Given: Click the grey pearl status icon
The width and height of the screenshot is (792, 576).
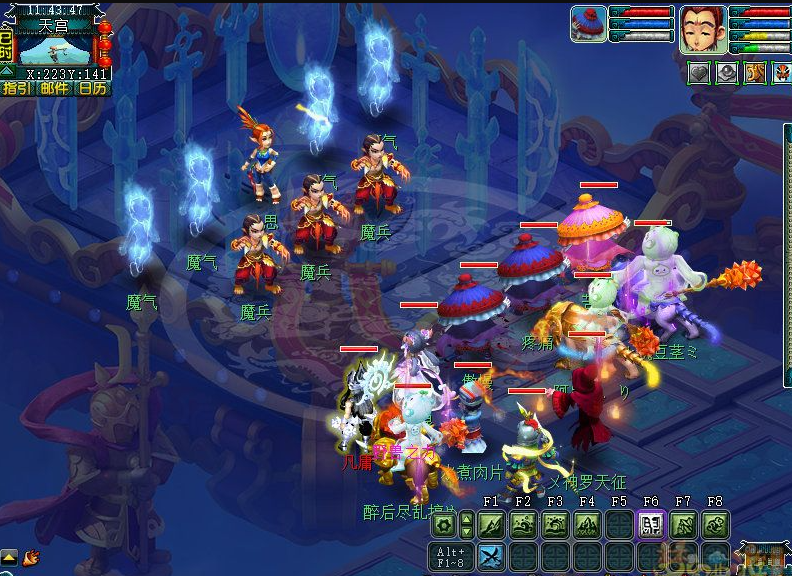Looking at the screenshot, I should (x=726, y=73).
